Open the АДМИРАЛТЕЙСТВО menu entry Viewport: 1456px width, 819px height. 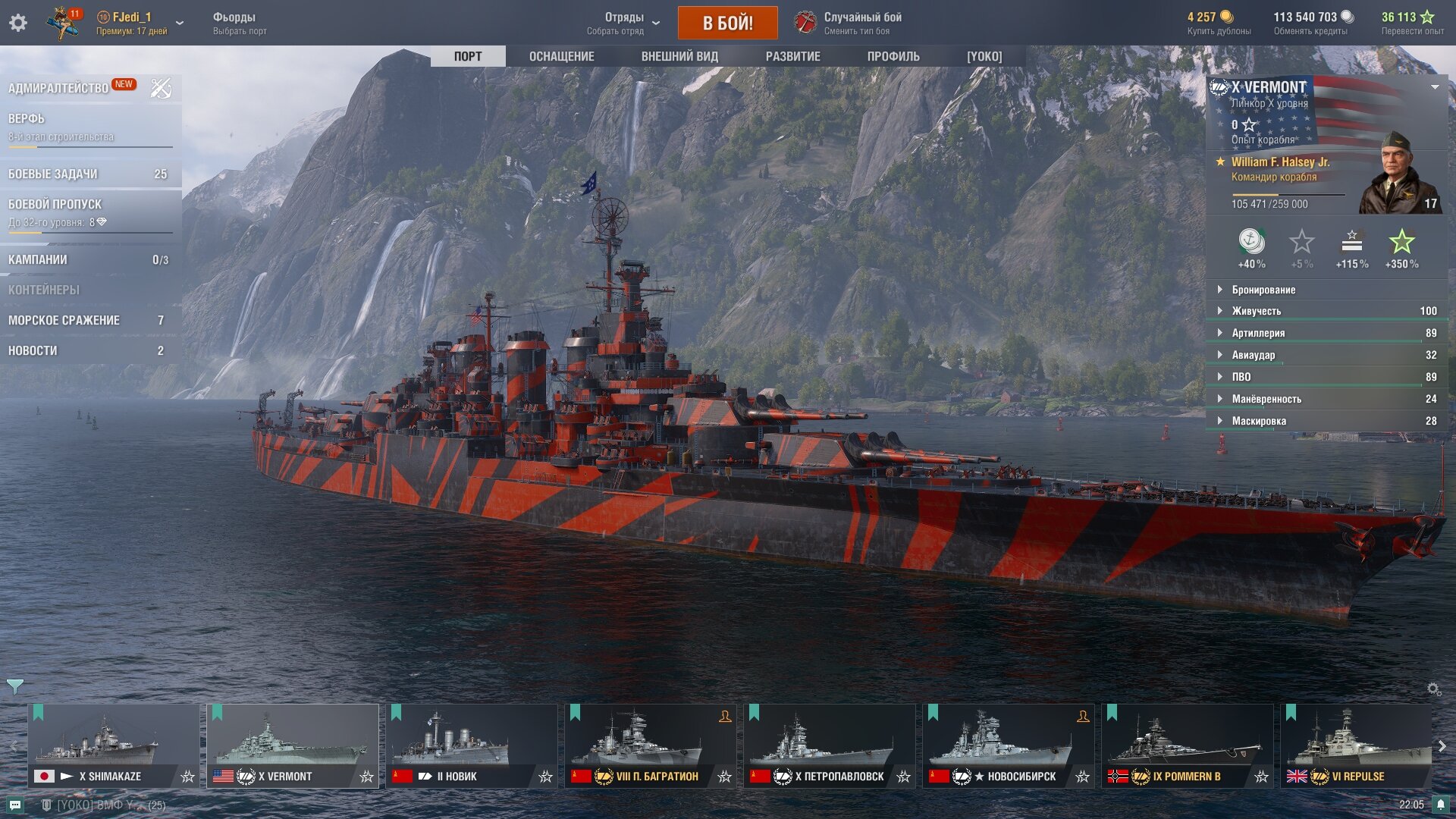click(x=58, y=88)
